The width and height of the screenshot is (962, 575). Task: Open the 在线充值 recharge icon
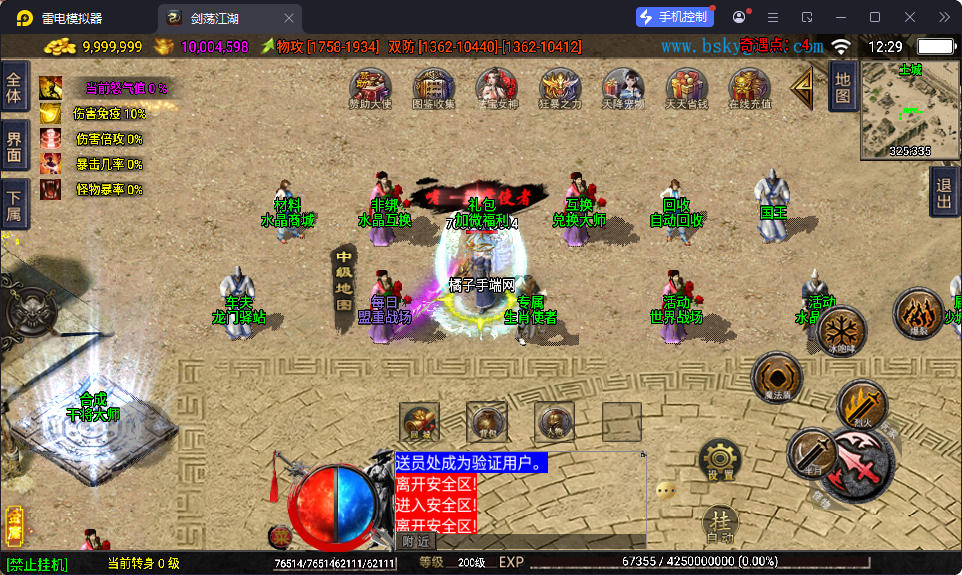coord(749,88)
